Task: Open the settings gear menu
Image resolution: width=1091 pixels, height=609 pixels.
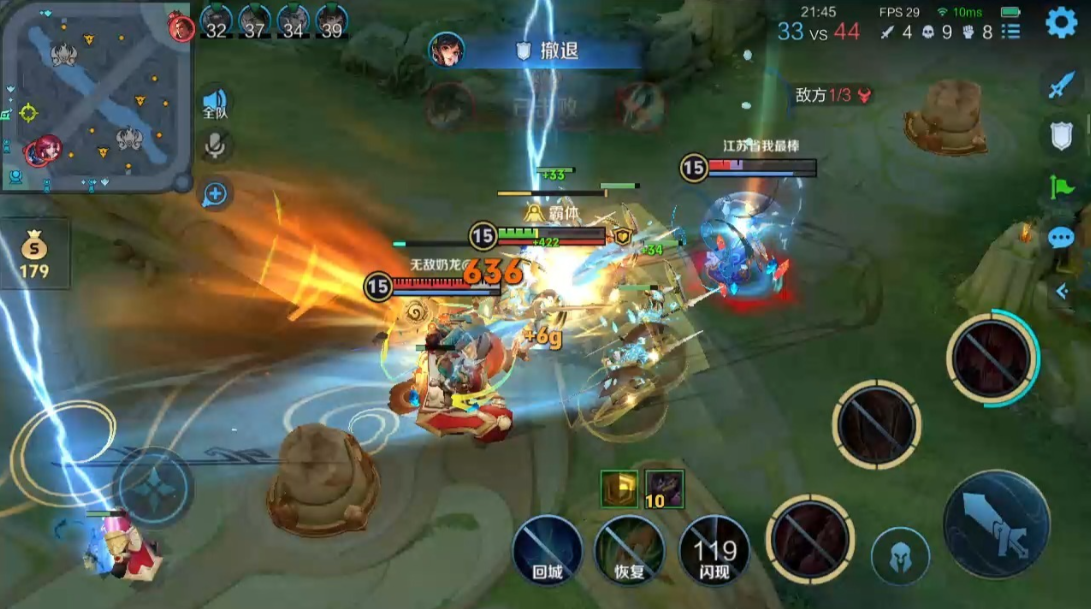Action: click(x=1061, y=22)
